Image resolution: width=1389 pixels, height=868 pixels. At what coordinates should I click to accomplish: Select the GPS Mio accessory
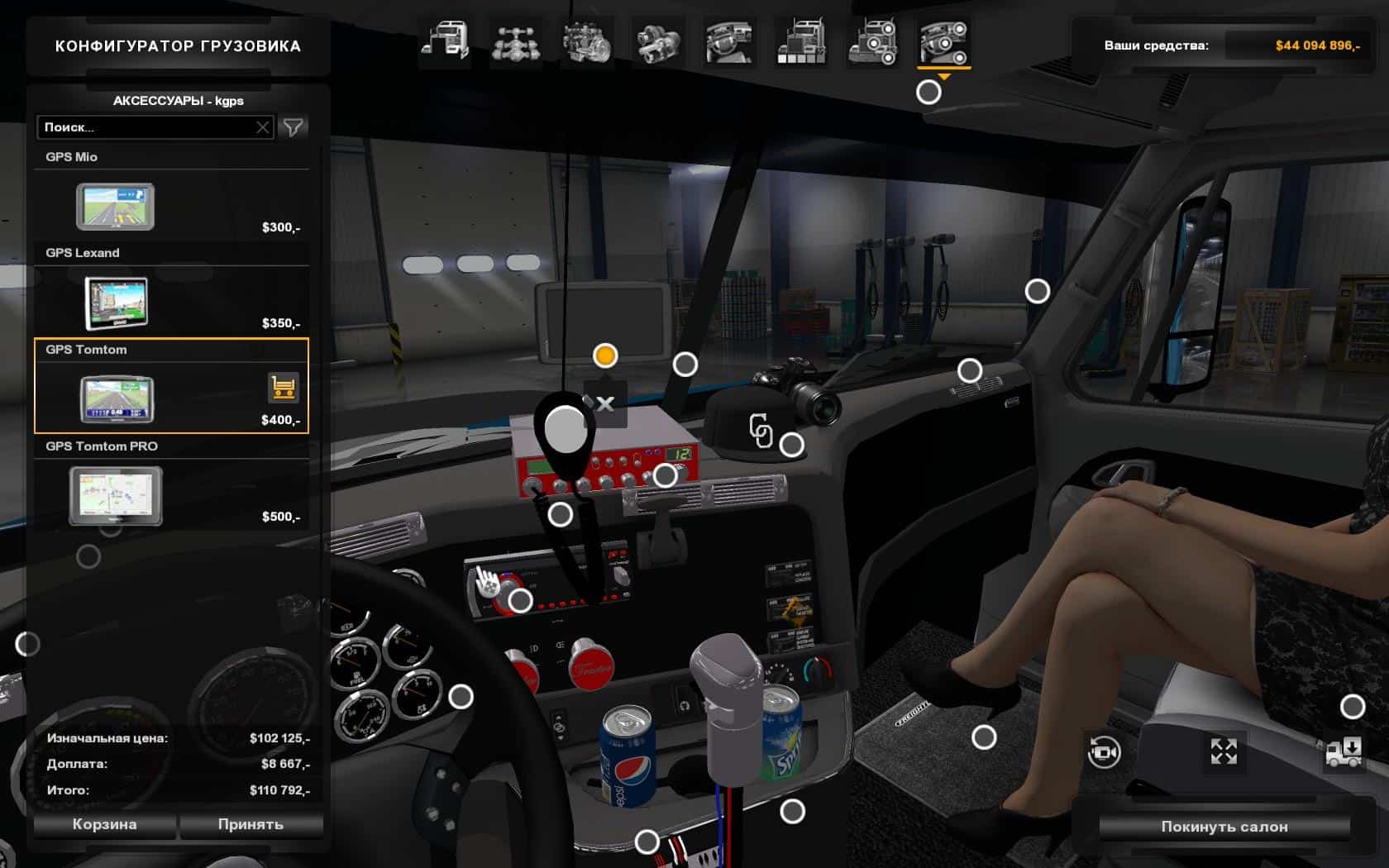pyautogui.click(x=115, y=207)
